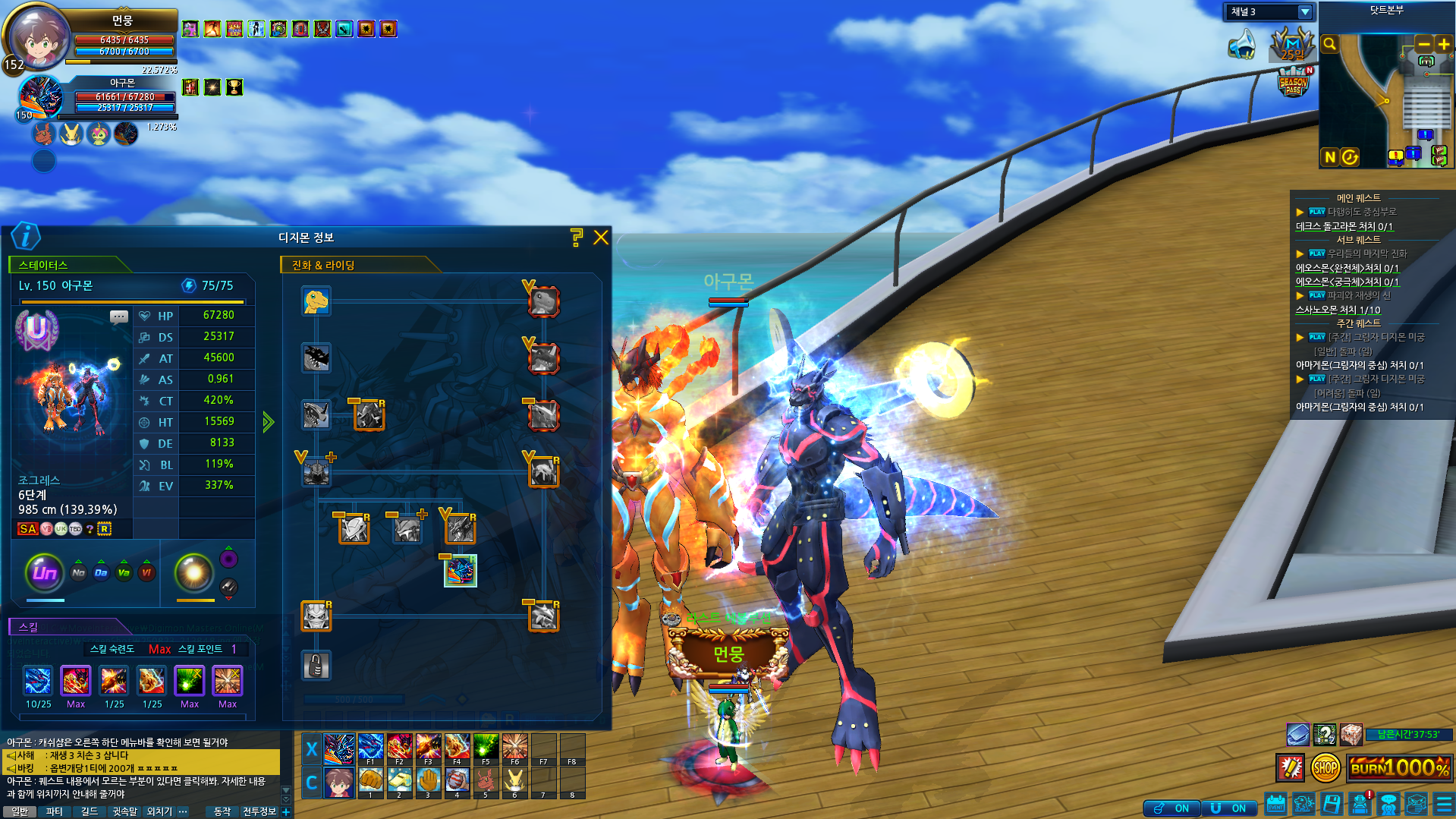Toggle the potion flask ON button
This screenshot has width=1456, height=819.
1171,808
